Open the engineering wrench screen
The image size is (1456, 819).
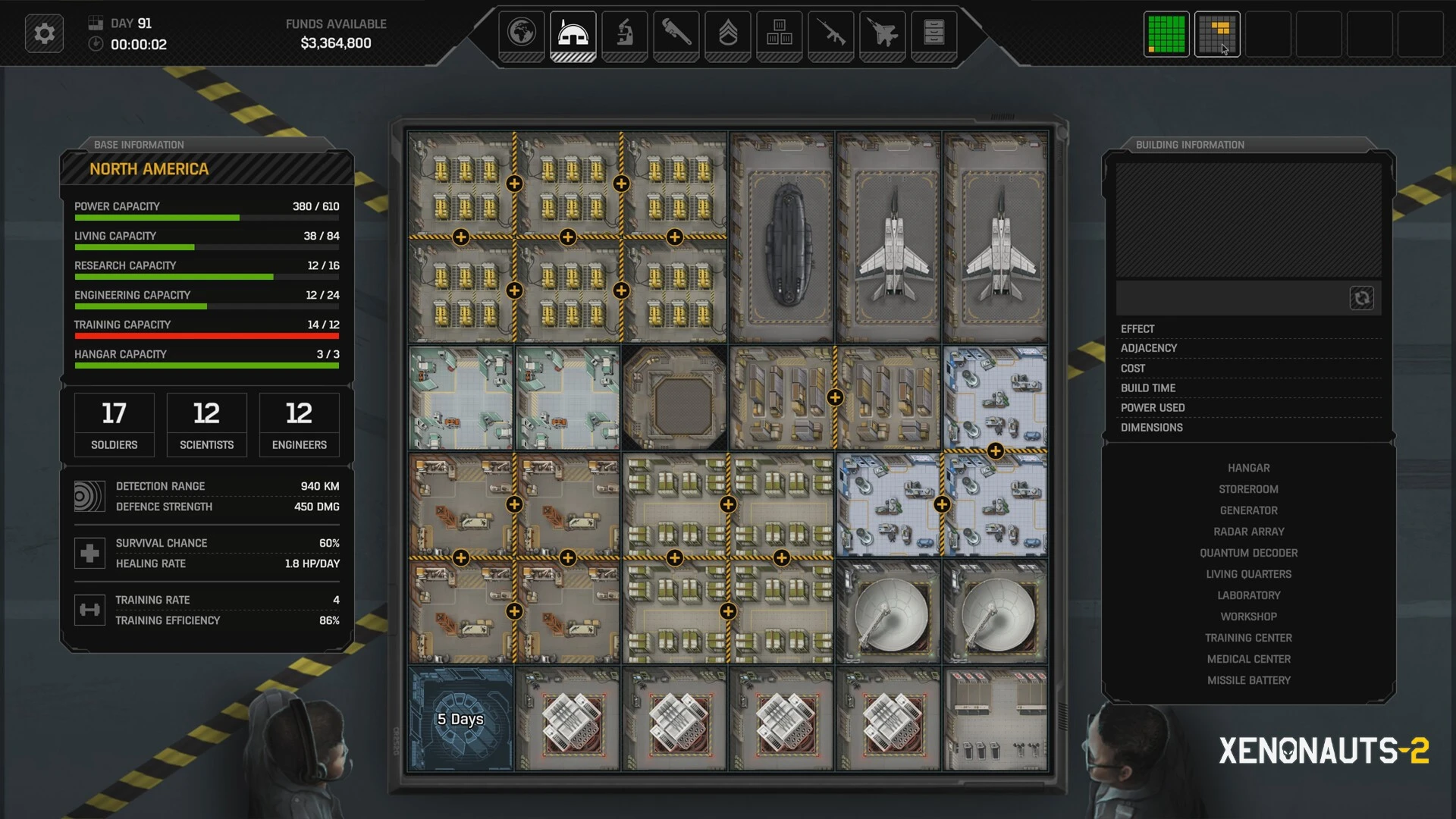tap(676, 33)
